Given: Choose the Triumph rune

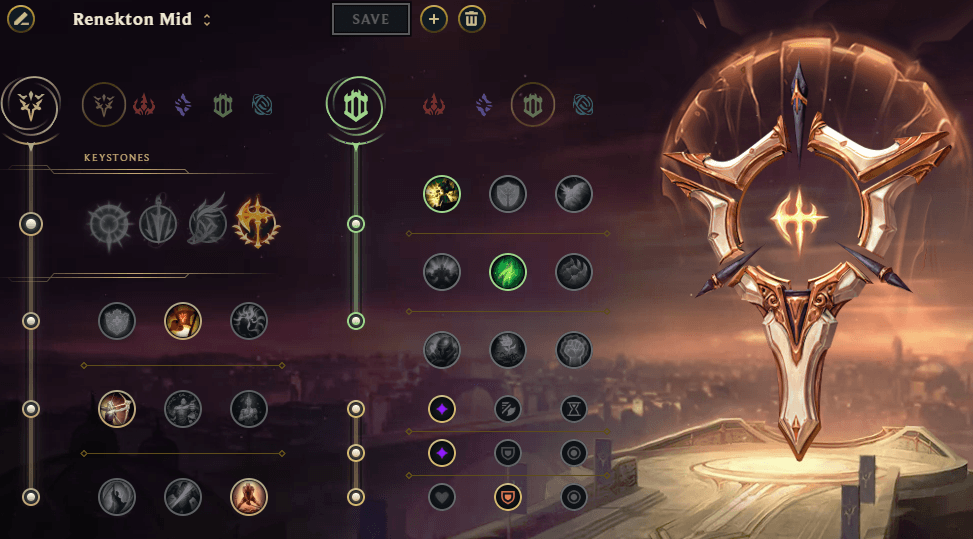Looking at the screenshot, I should click(x=183, y=321).
